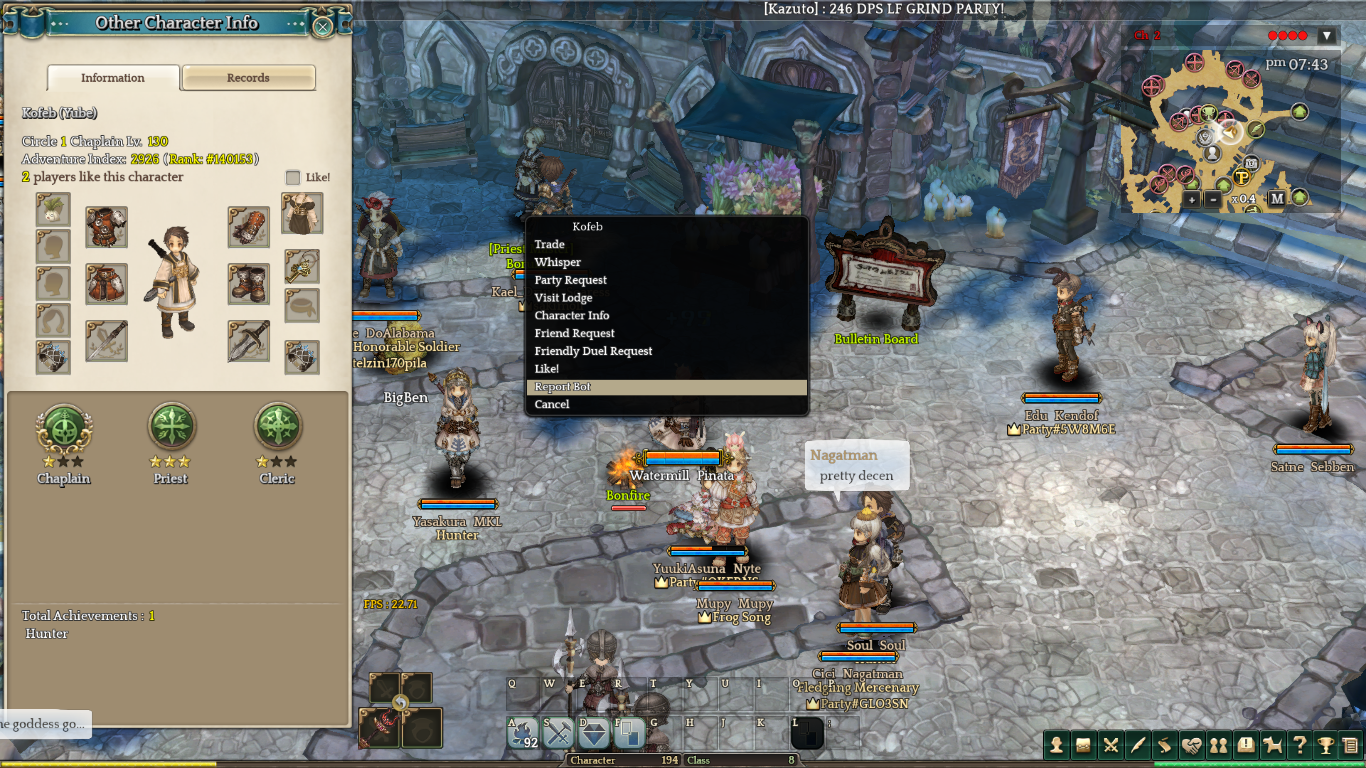This screenshot has height=768, width=1366.
Task: Cancel the player context menu
Action: pyautogui.click(x=552, y=405)
